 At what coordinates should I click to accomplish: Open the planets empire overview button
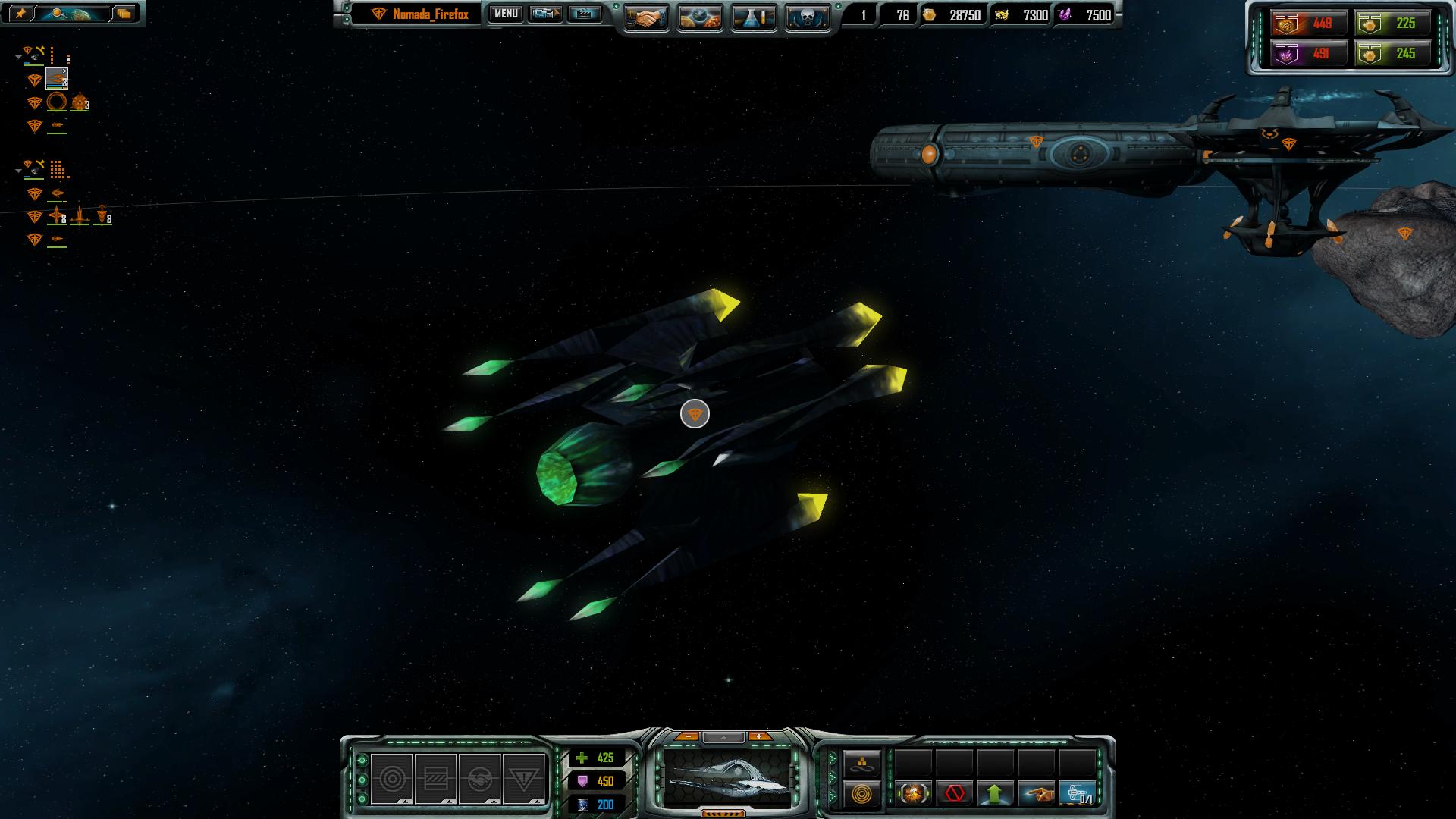pyautogui.click(x=700, y=17)
